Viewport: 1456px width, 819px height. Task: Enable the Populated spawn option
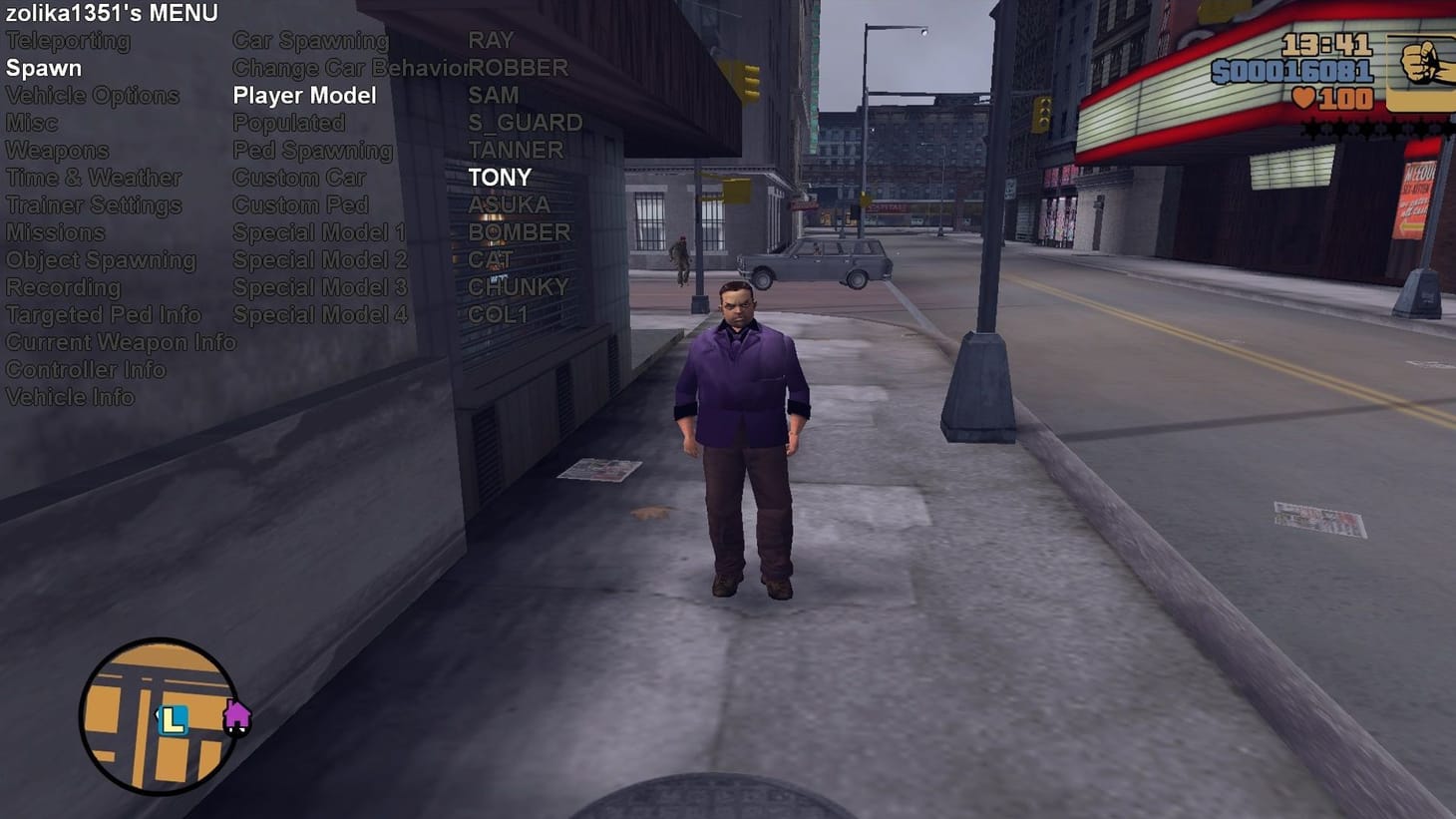(x=288, y=123)
